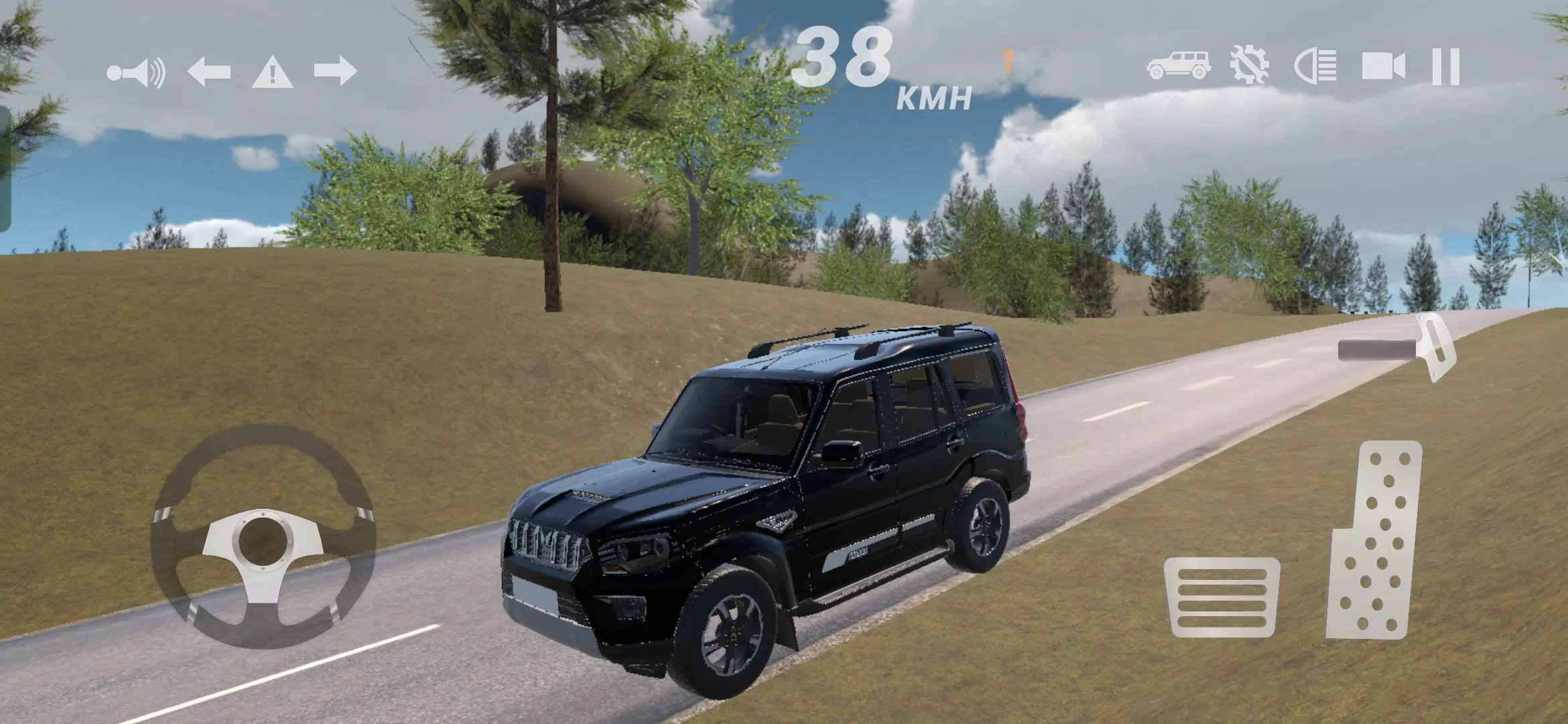Switch the camera view
1568x724 pixels.
(x=1383, y=67)
